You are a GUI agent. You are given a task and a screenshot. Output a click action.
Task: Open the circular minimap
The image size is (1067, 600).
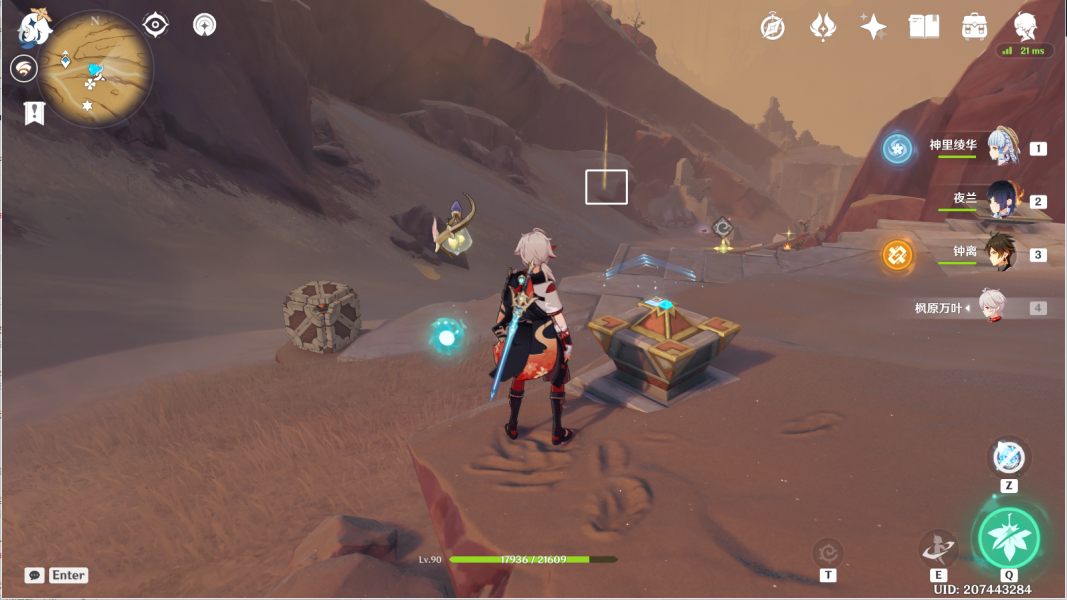(96, 69)
